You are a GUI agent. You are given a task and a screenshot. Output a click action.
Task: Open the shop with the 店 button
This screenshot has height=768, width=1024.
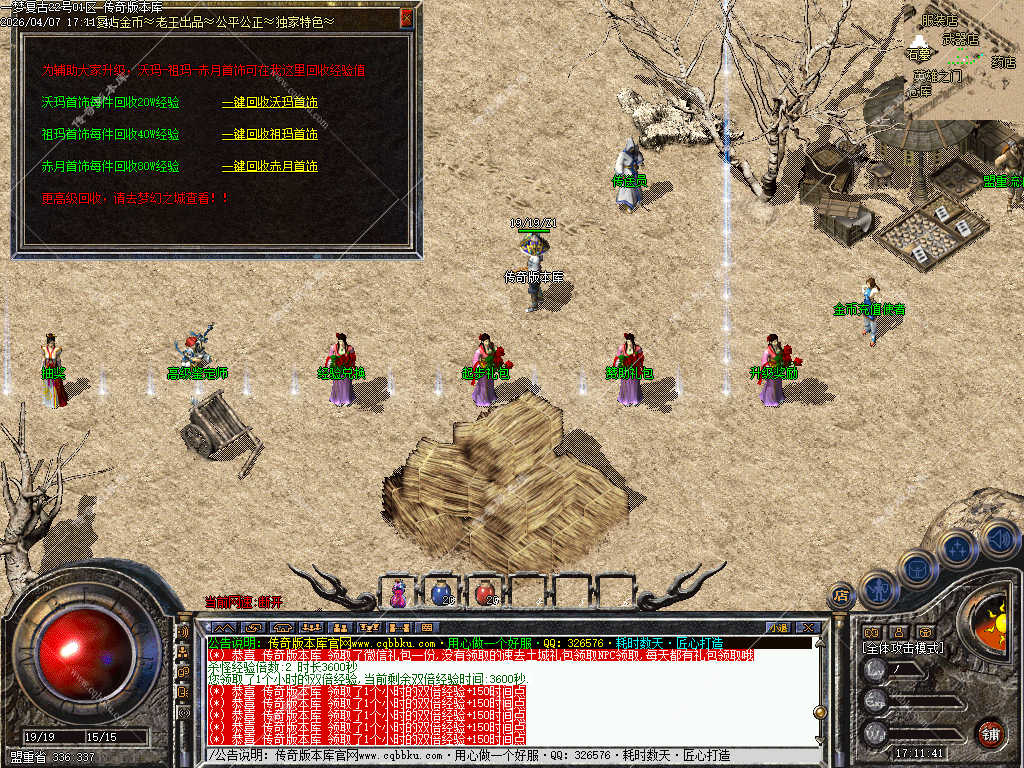(841, 595)
